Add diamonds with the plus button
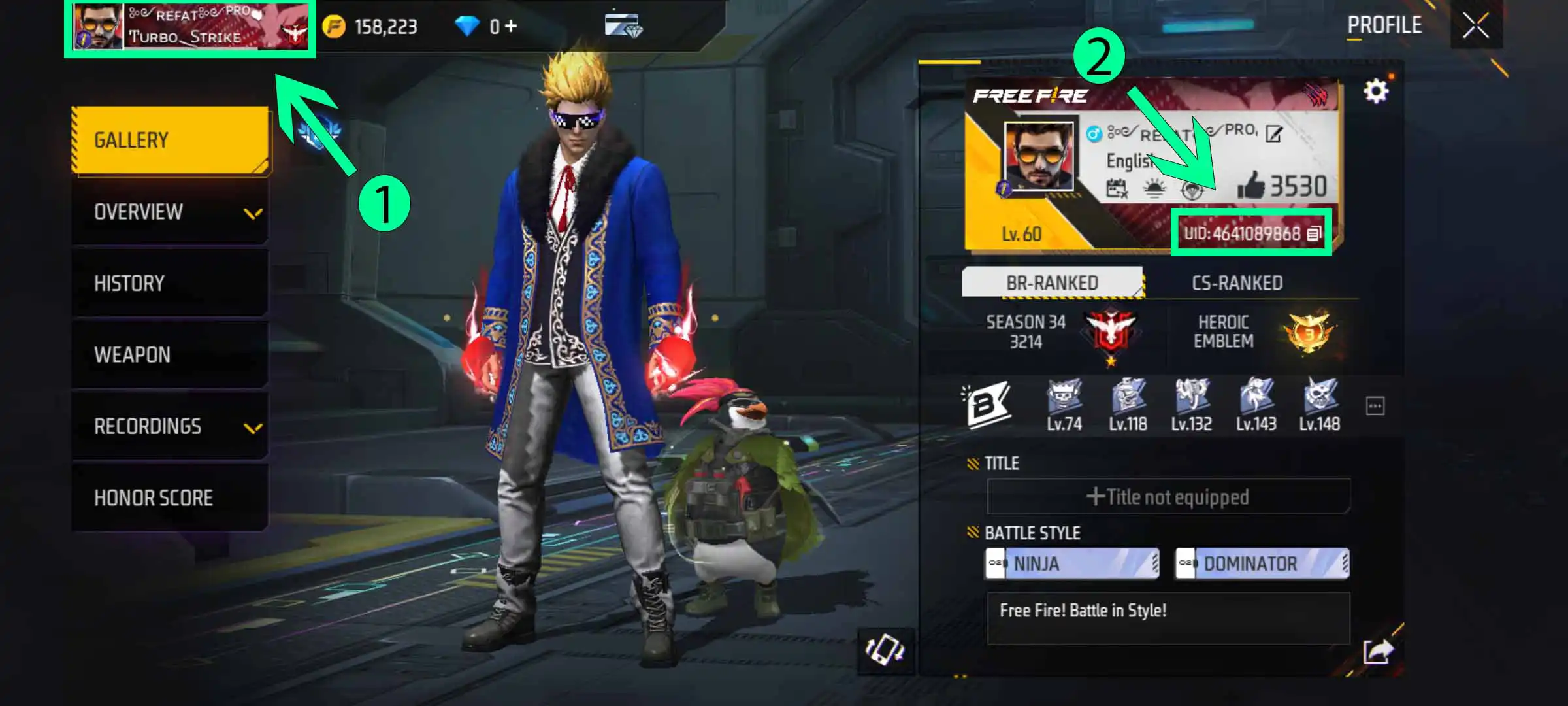The height and width of the screenshot is (706, 1568). [x=511, y=26]
